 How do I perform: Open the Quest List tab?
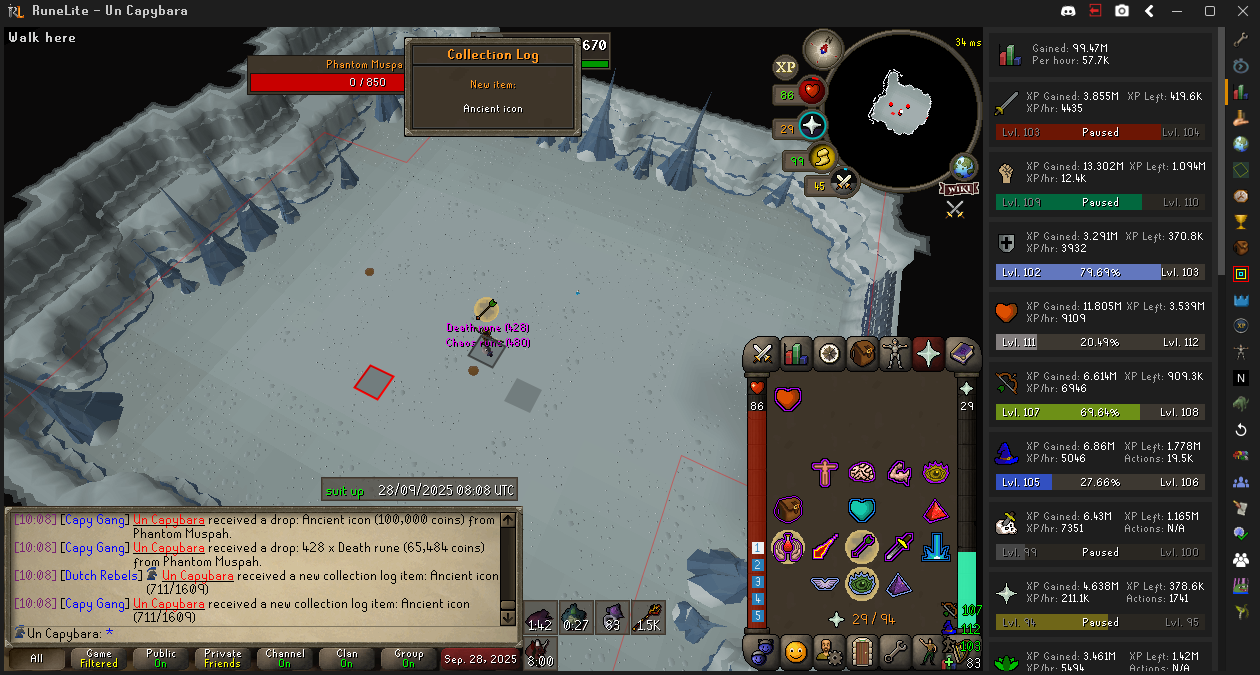[x=829, y=354]
